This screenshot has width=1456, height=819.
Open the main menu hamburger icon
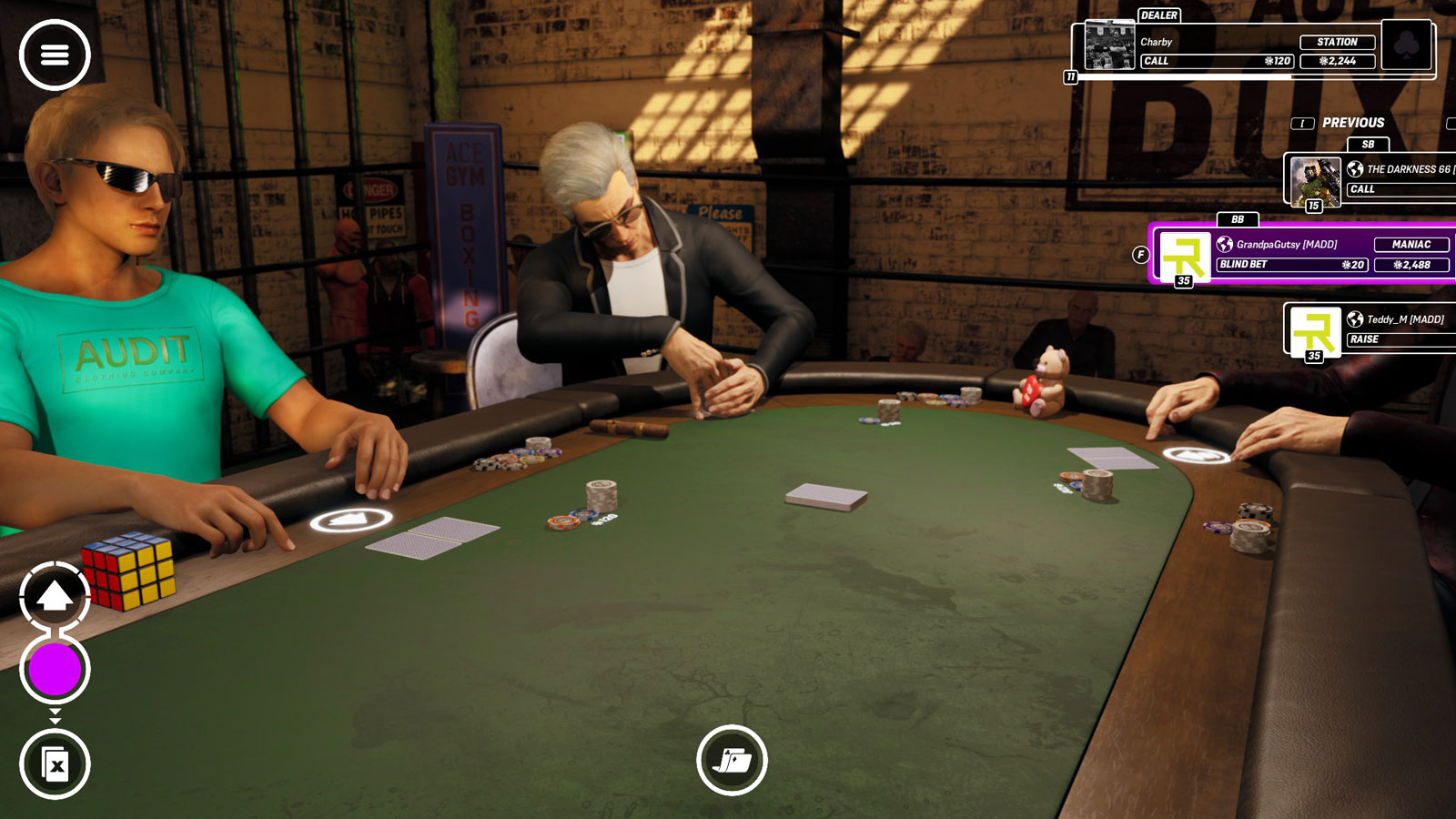point(55,55)
